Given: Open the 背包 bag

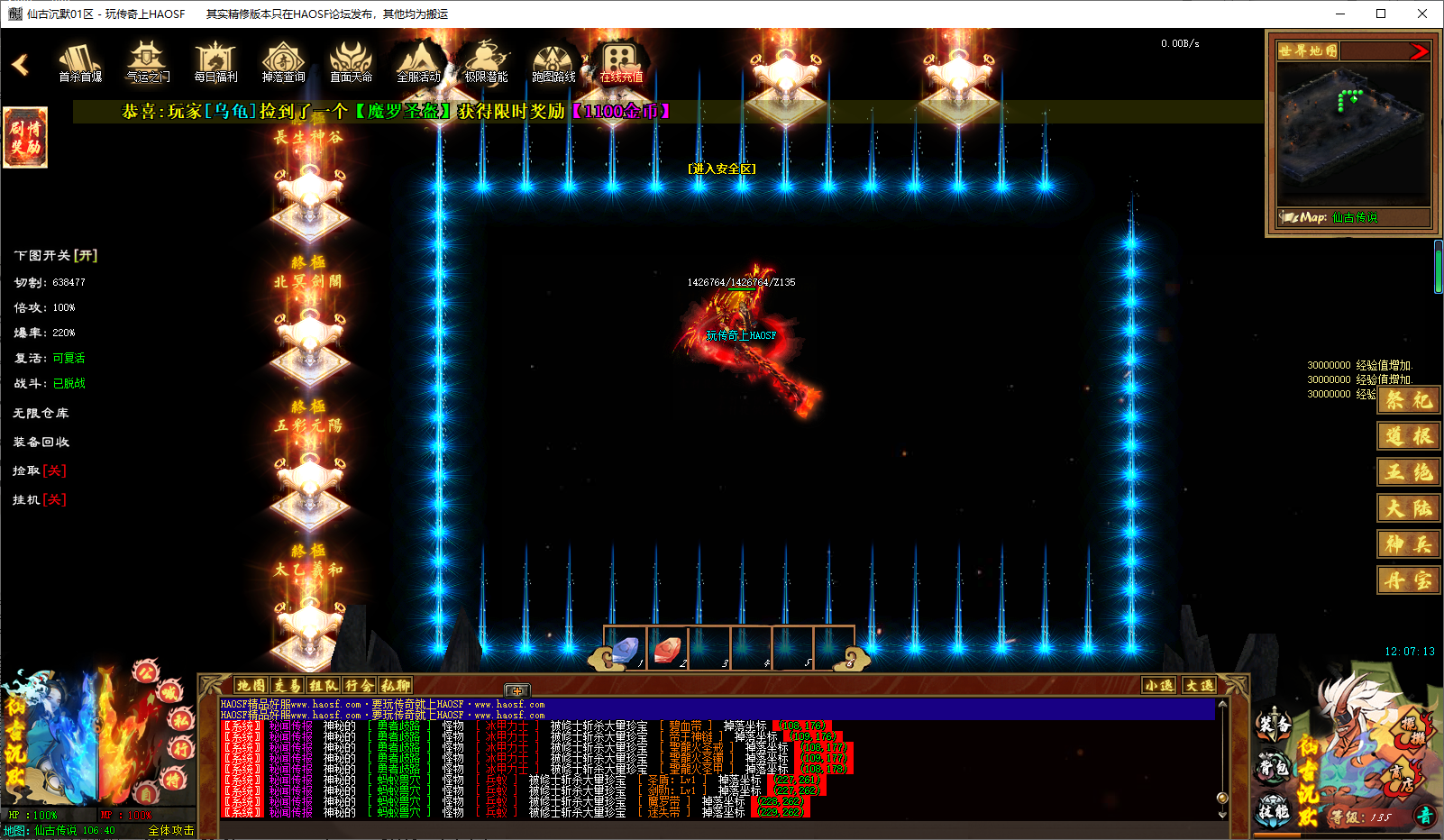Looking at the screenshot, I should point(1274,768).
